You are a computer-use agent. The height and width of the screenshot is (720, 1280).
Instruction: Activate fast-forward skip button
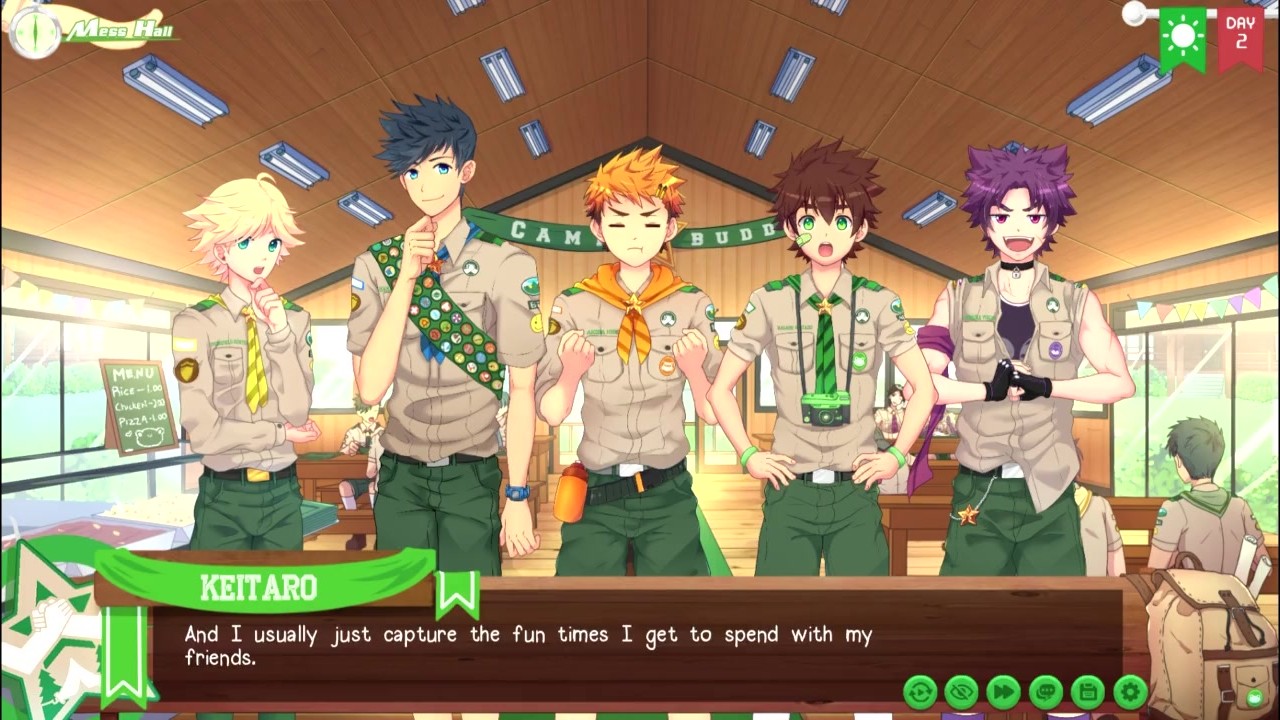[x=1003, y=691]
